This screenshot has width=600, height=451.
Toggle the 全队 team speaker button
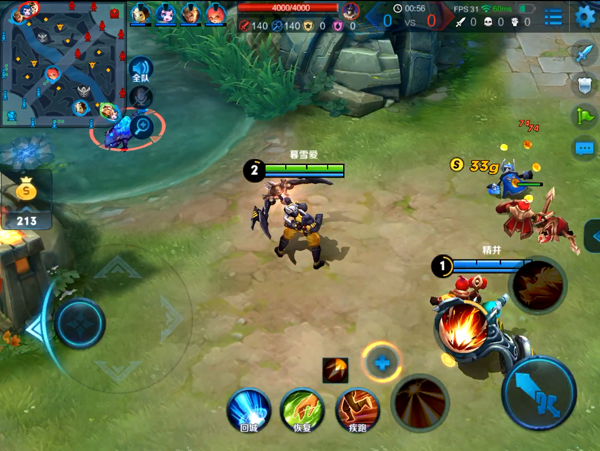[141, 71]
